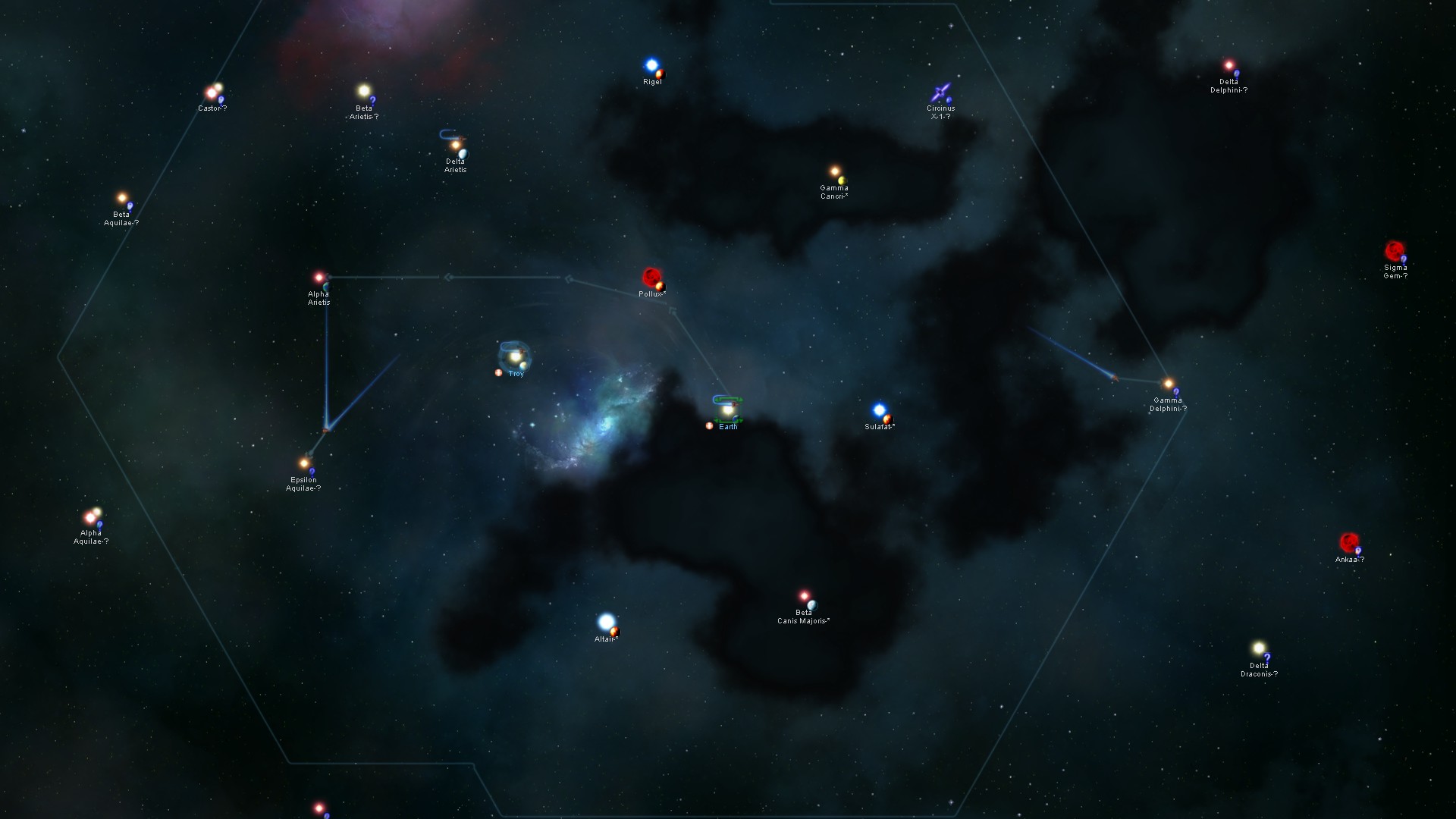
Task: Select the Circinus X-1 pulsar system
Action: pyautogui.click(x=940, y=93)
